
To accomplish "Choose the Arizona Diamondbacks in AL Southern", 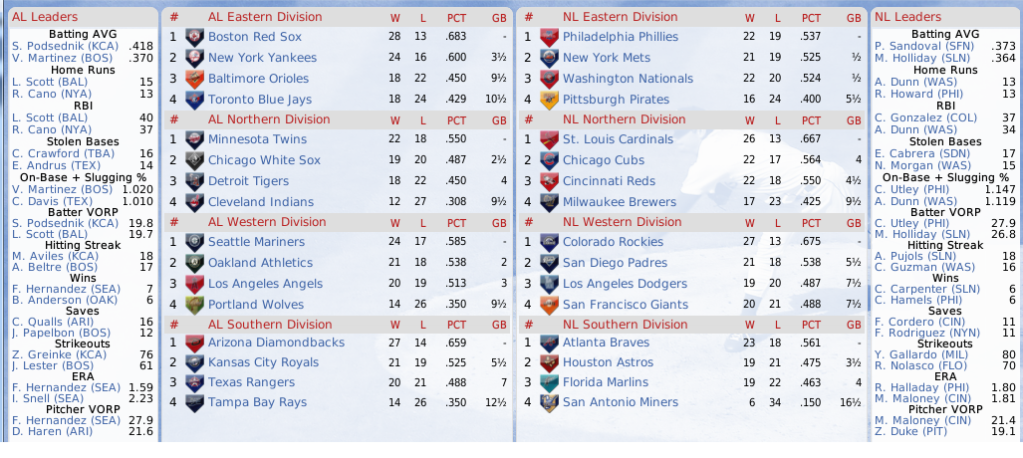I will (x=276, y=343).
